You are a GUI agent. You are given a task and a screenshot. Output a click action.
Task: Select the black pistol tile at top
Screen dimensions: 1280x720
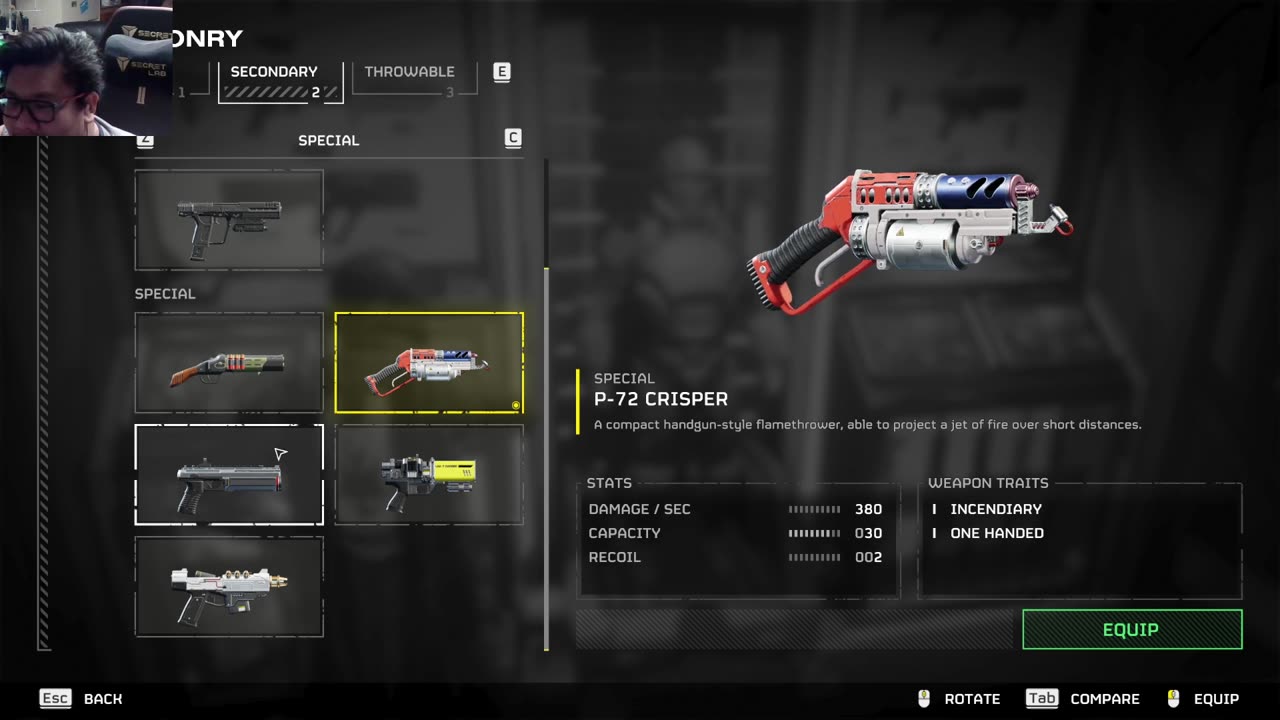(x=229, y=220)
